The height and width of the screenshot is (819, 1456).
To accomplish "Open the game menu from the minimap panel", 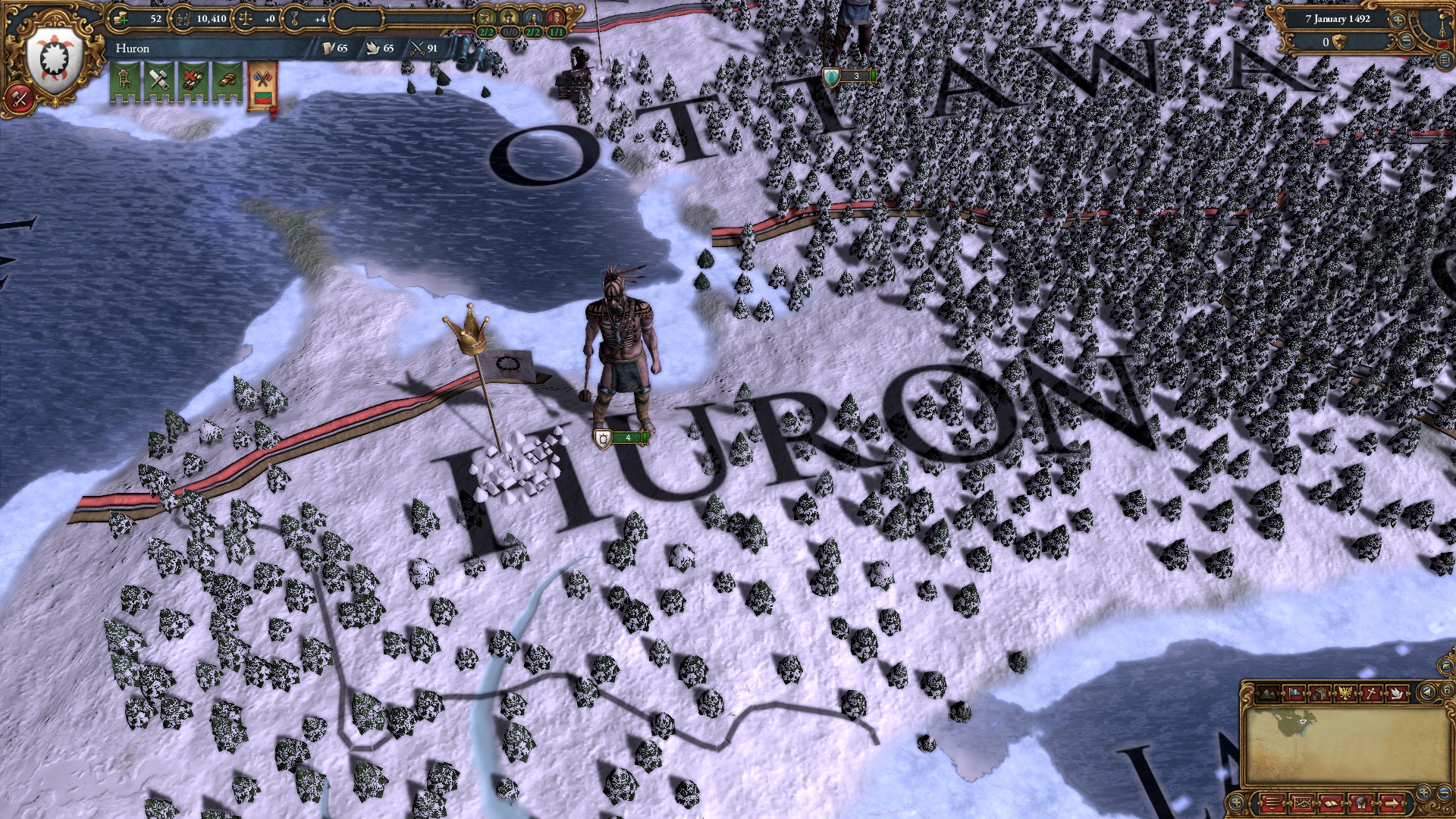I will pyautogui.click(x=1273, y=802).
